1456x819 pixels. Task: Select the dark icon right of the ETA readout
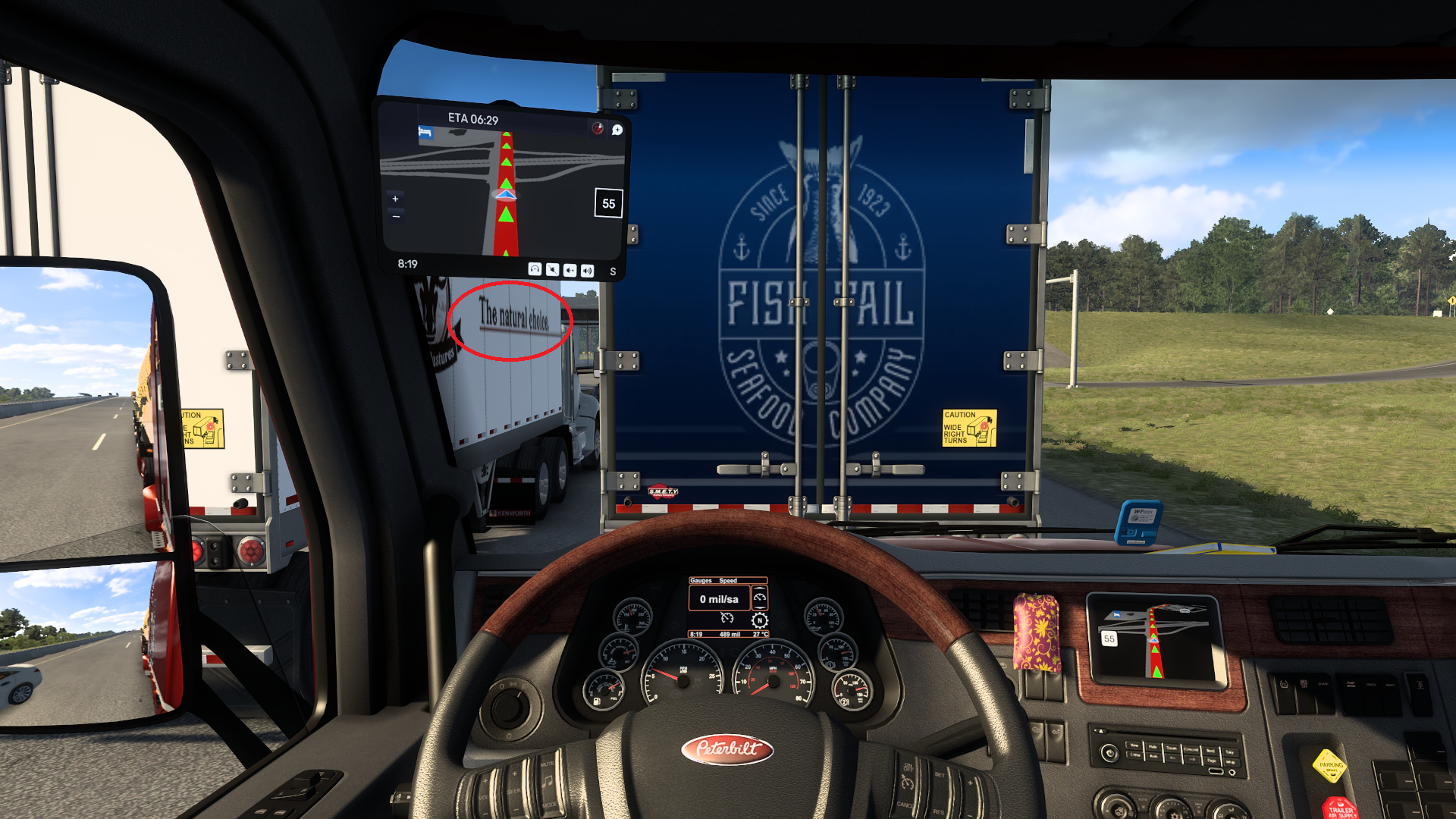click(617, 130)
